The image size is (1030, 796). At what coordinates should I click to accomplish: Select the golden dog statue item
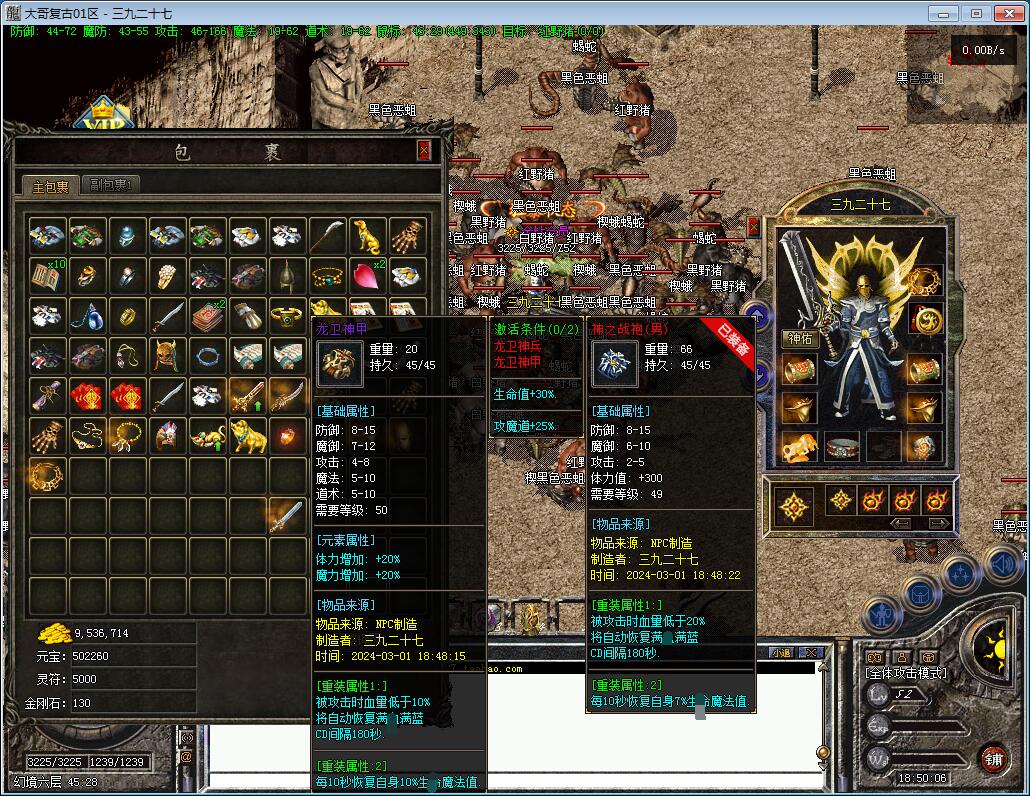point(368,236)
